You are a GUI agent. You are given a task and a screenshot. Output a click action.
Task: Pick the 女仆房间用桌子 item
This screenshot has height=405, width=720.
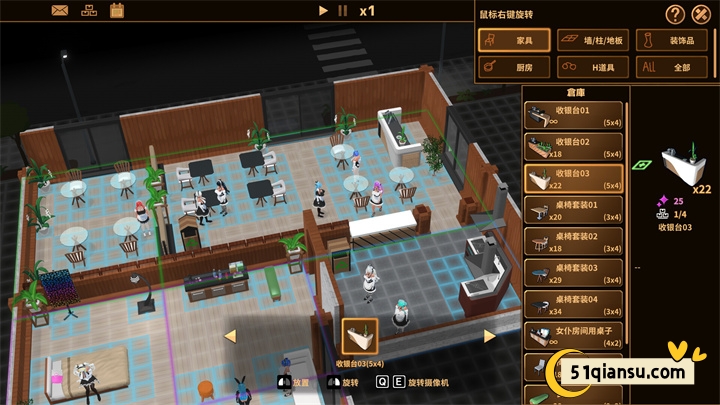[x=573, y=335]
